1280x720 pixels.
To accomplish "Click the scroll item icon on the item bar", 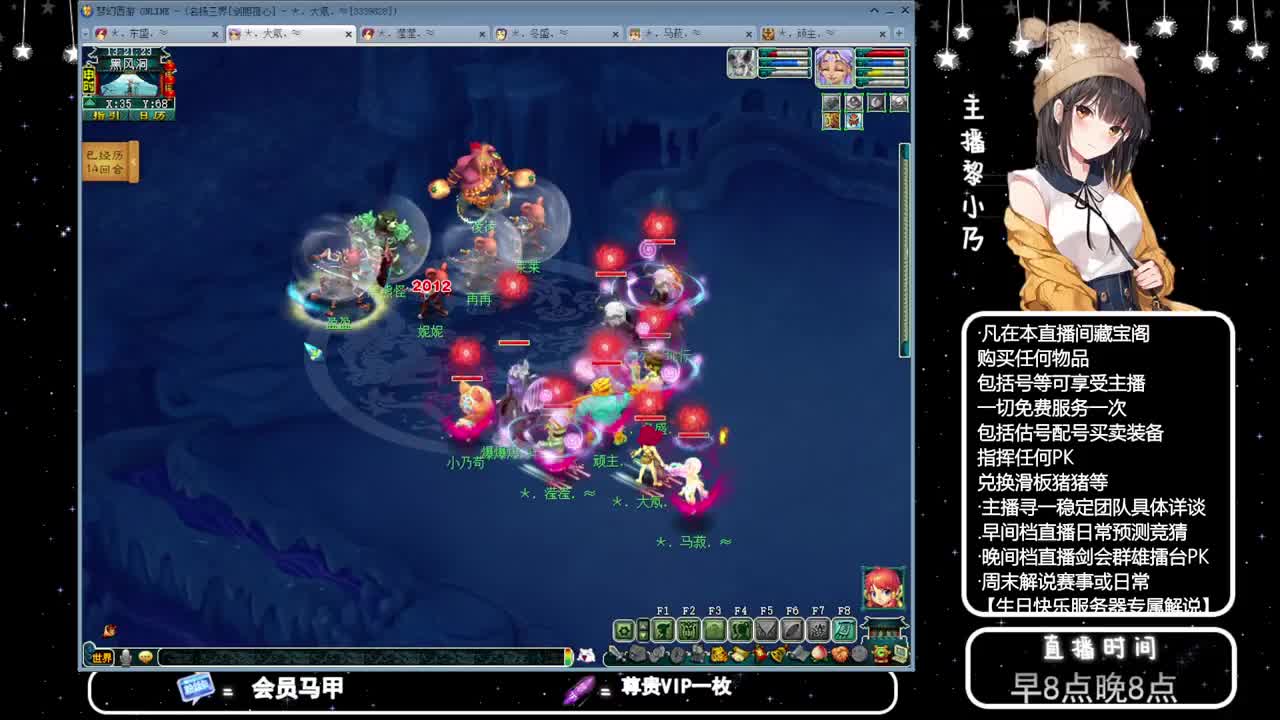I will pos(799,654).
